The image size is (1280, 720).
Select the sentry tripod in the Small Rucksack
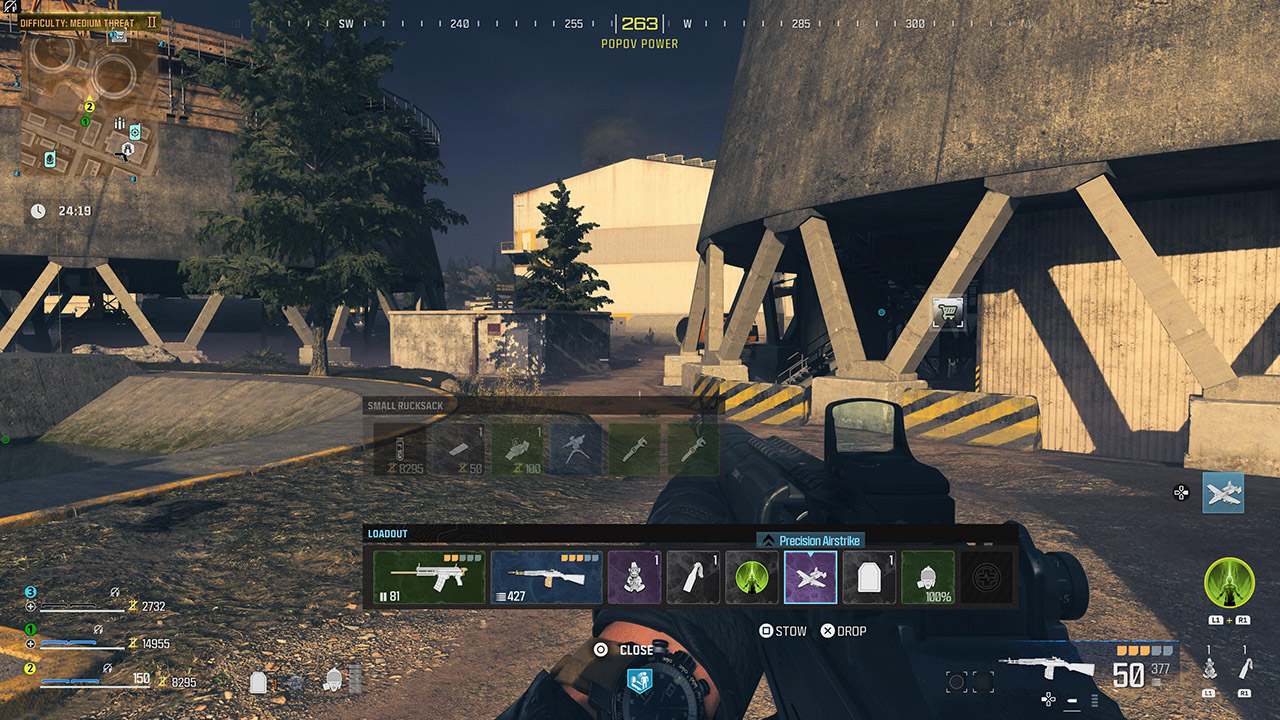[x=576, y=448]
